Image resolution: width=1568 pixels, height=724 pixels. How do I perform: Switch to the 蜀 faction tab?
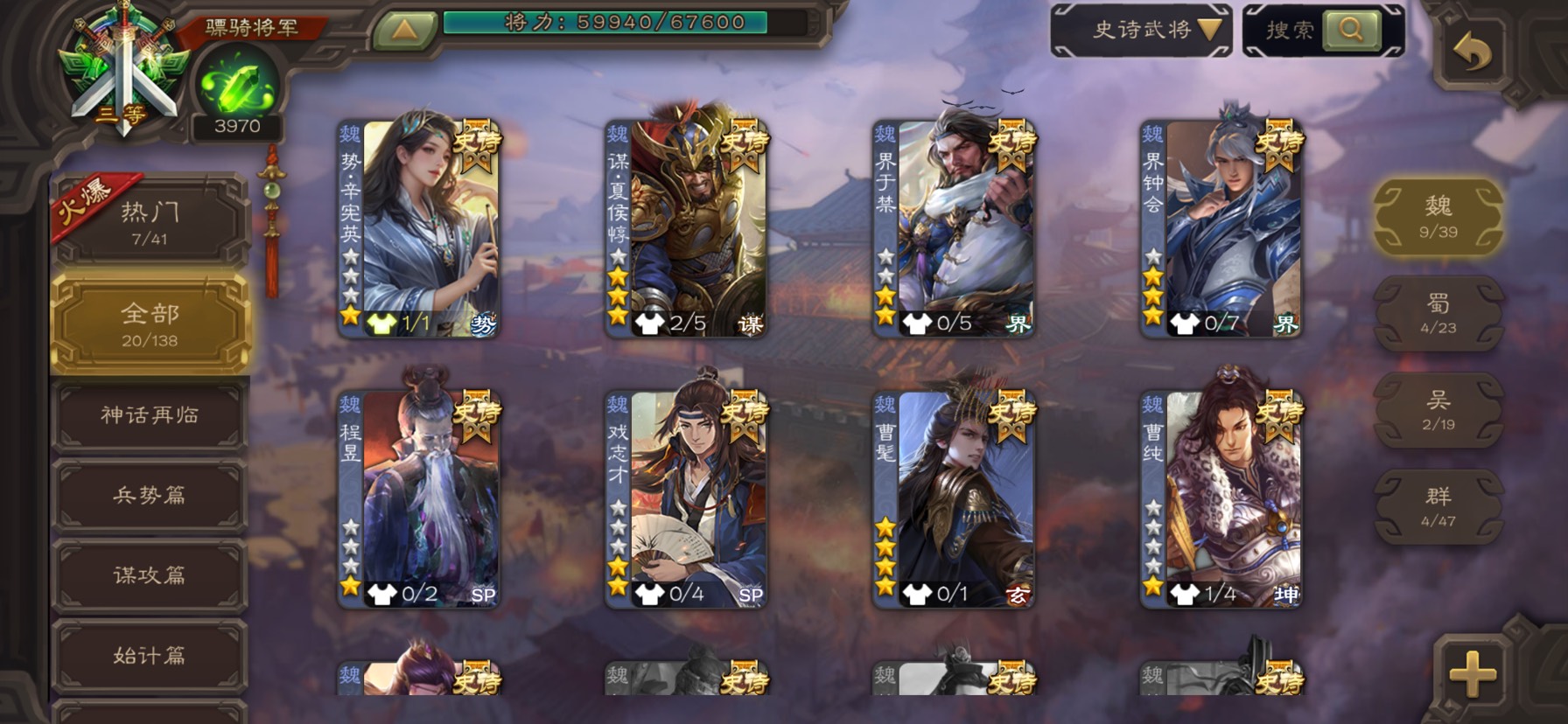pos(1438,313)
